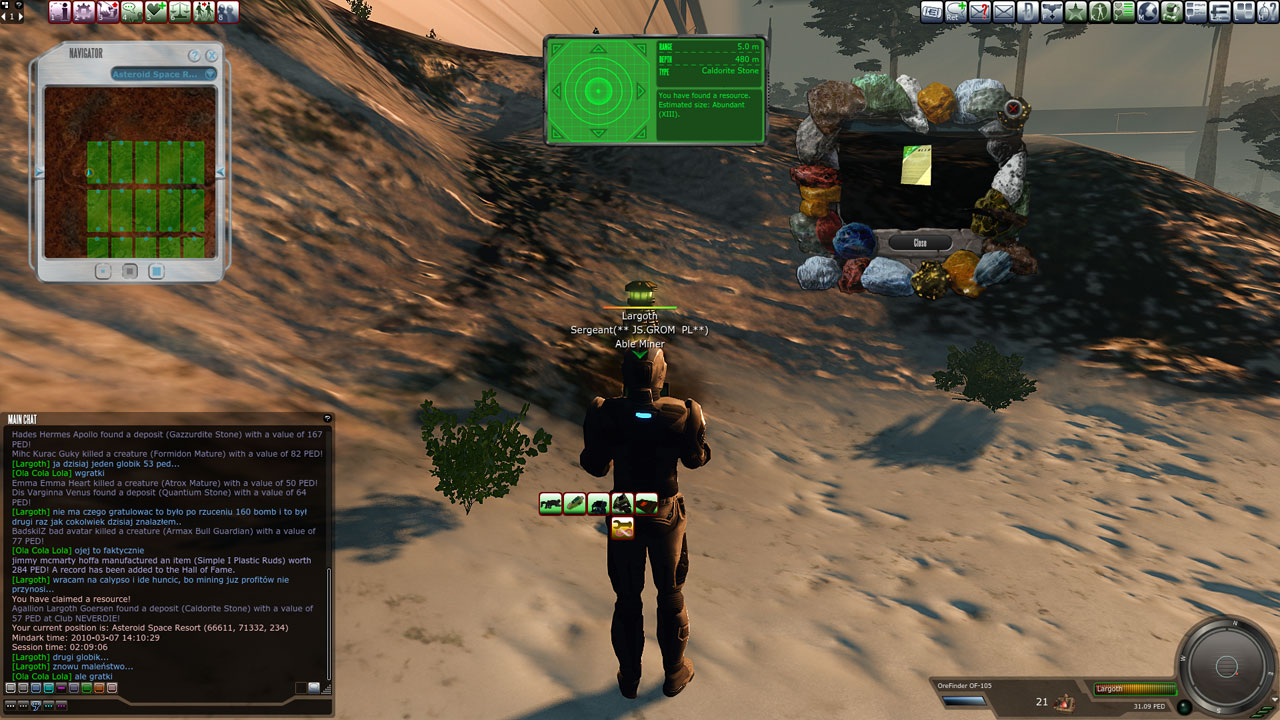Click the Navigator minimap
Image resolution: width=1280 pixels, height=720 pixels.
(130, 170)
